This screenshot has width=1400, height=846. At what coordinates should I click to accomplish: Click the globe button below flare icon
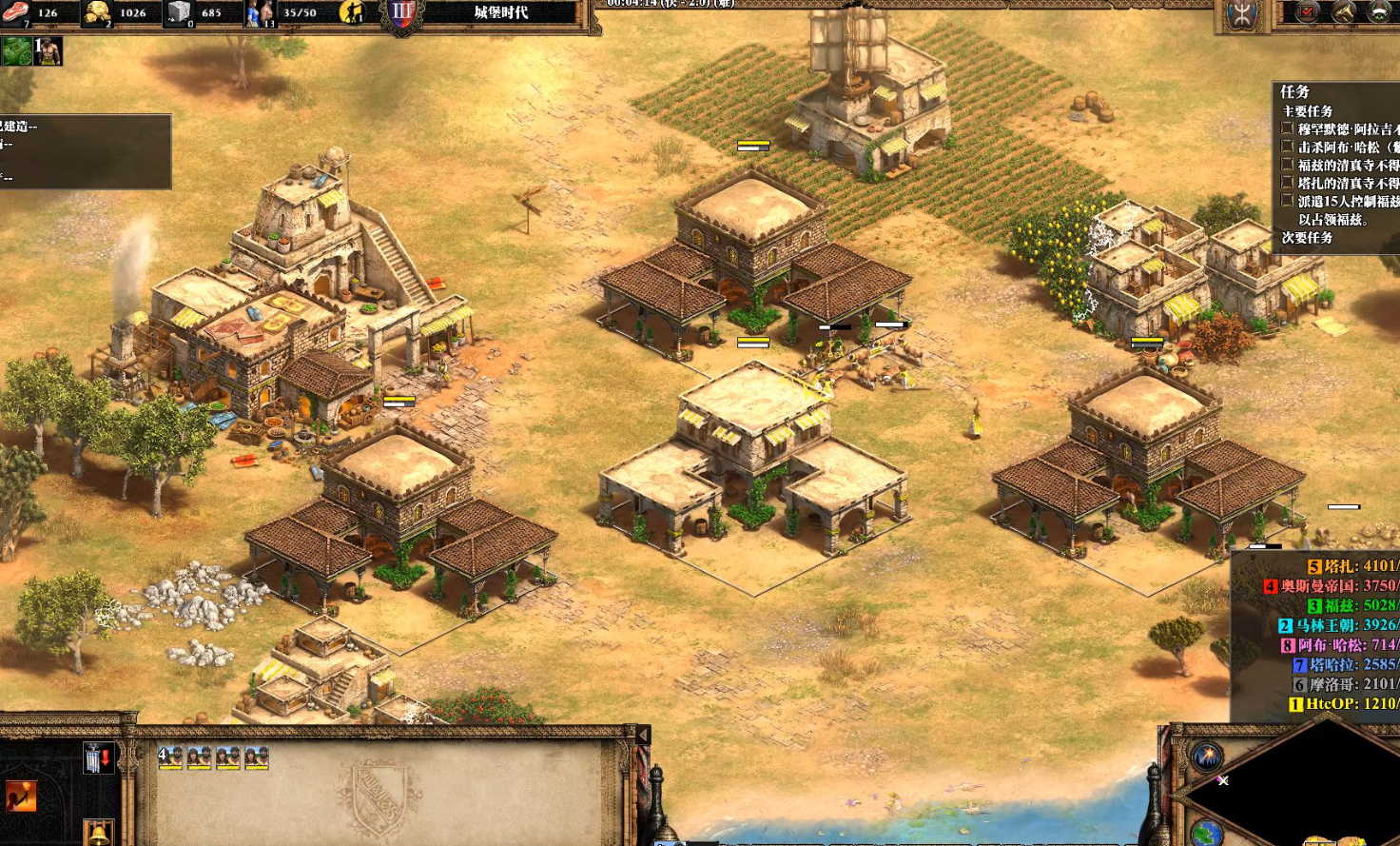(x=1206, y=834)
